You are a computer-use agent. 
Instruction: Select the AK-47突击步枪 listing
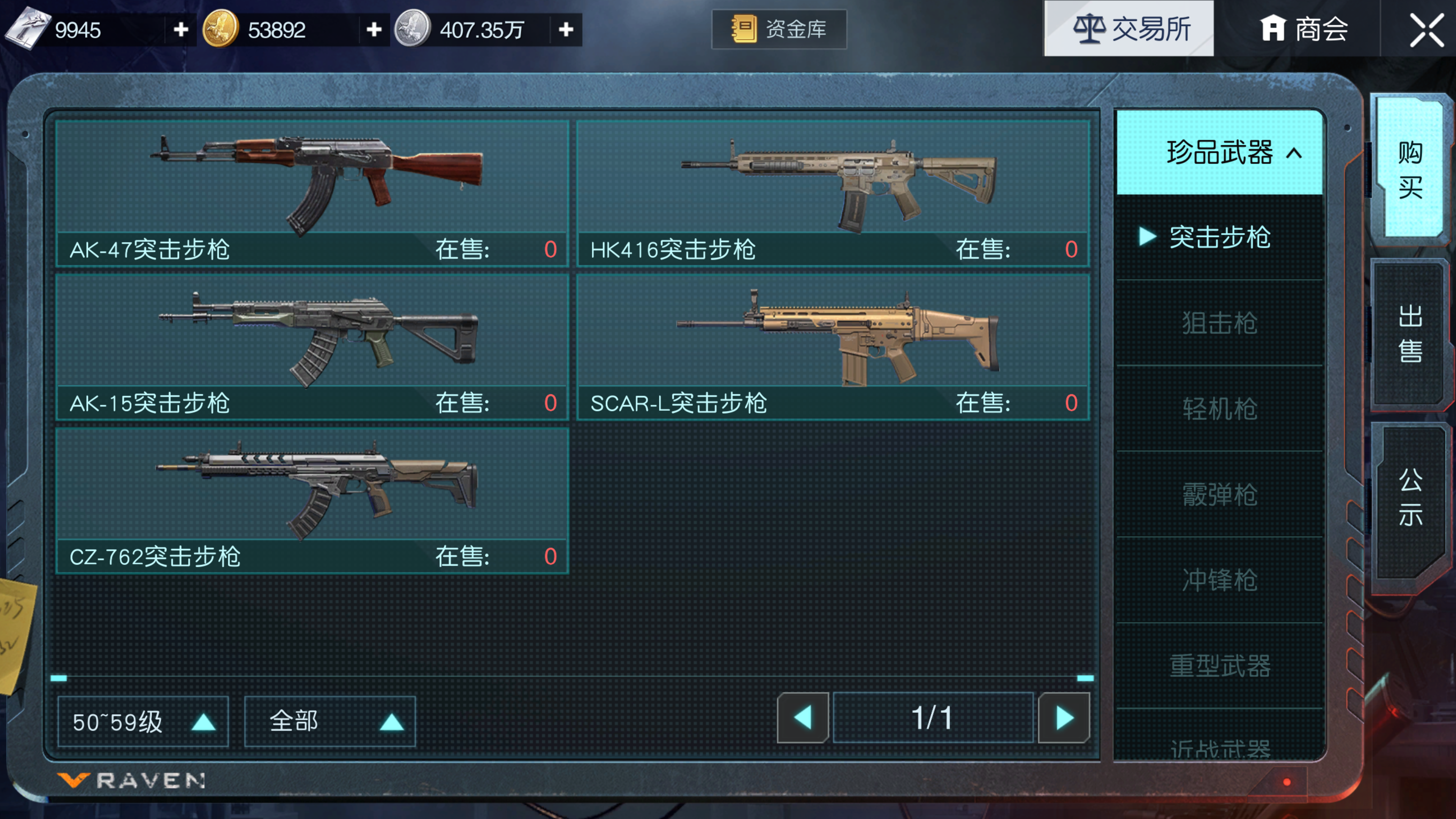pyautogui.click(x=312, y=192)
